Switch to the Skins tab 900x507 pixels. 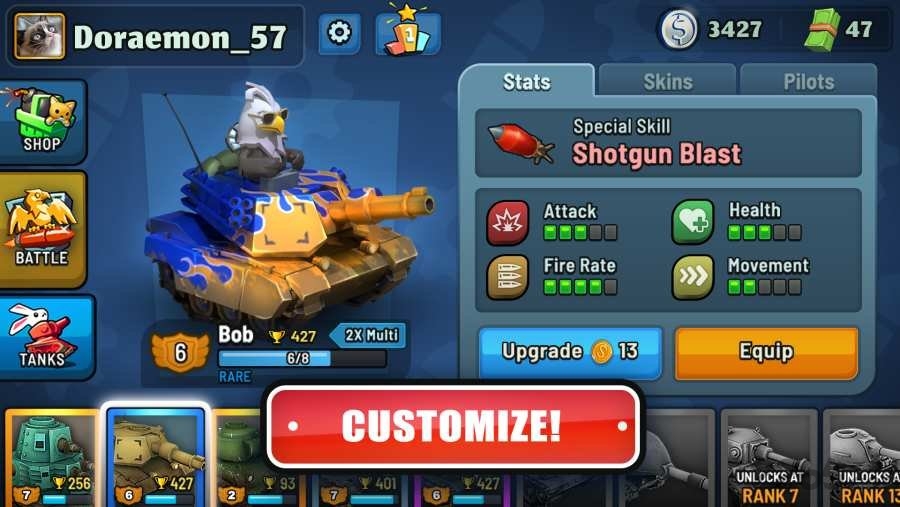[x=667, y=81]
